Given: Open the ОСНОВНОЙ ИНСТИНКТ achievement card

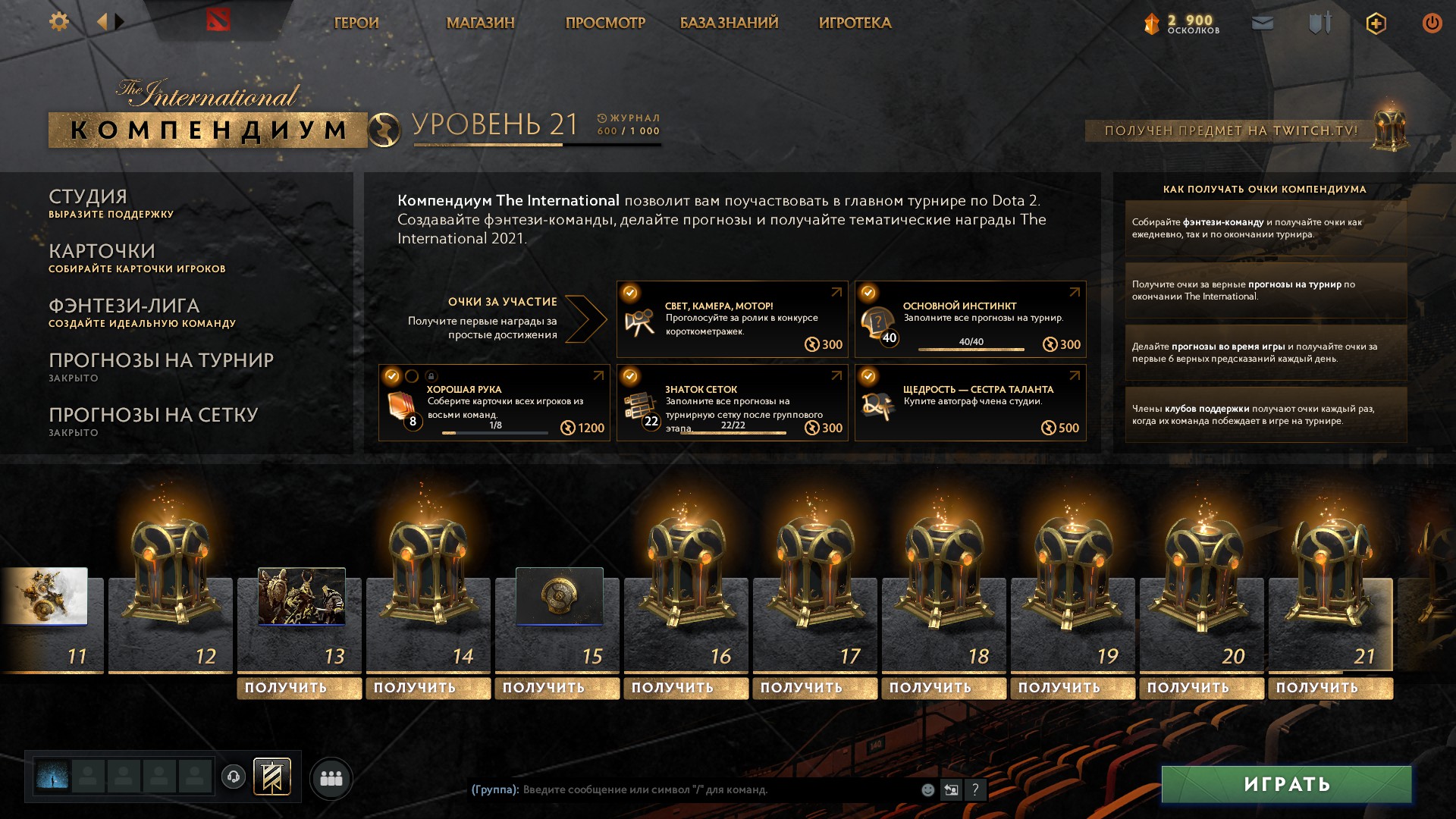Looking at the screenshot, I should 970,319.
